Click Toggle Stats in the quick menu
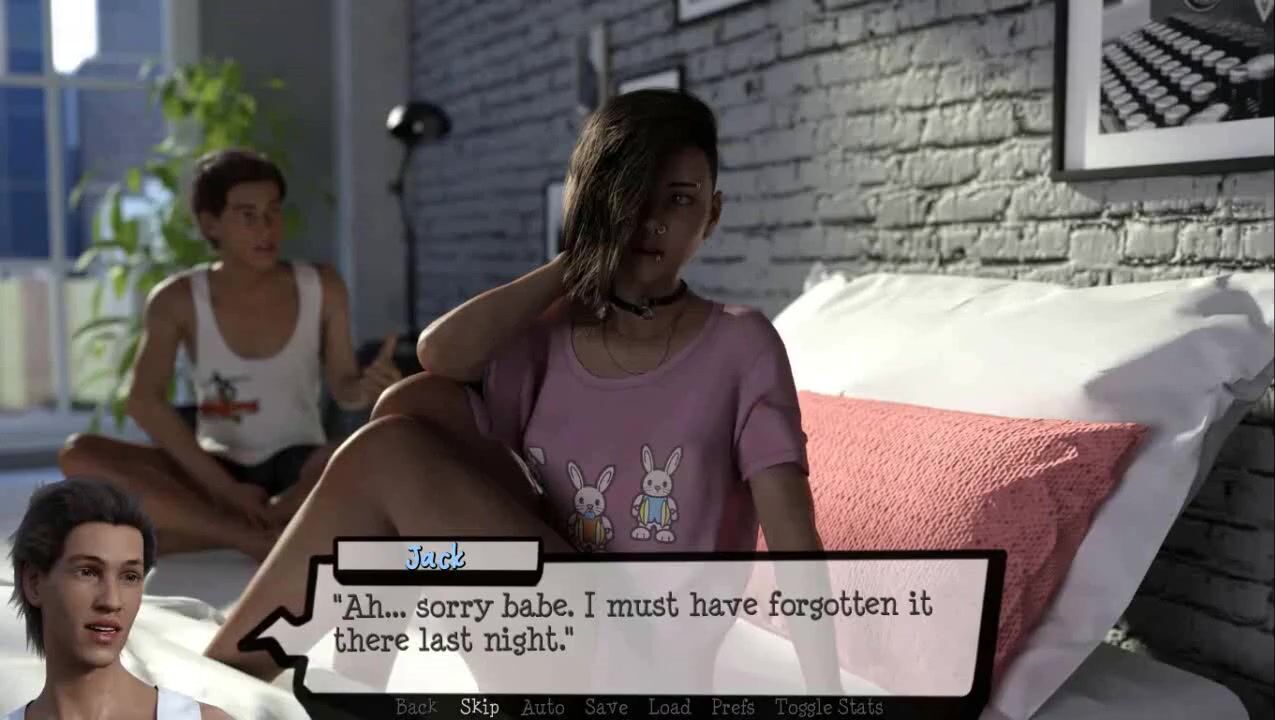The width and height of the screenshot is (1275, 720). pyautogui.click(x=828, y=707)
